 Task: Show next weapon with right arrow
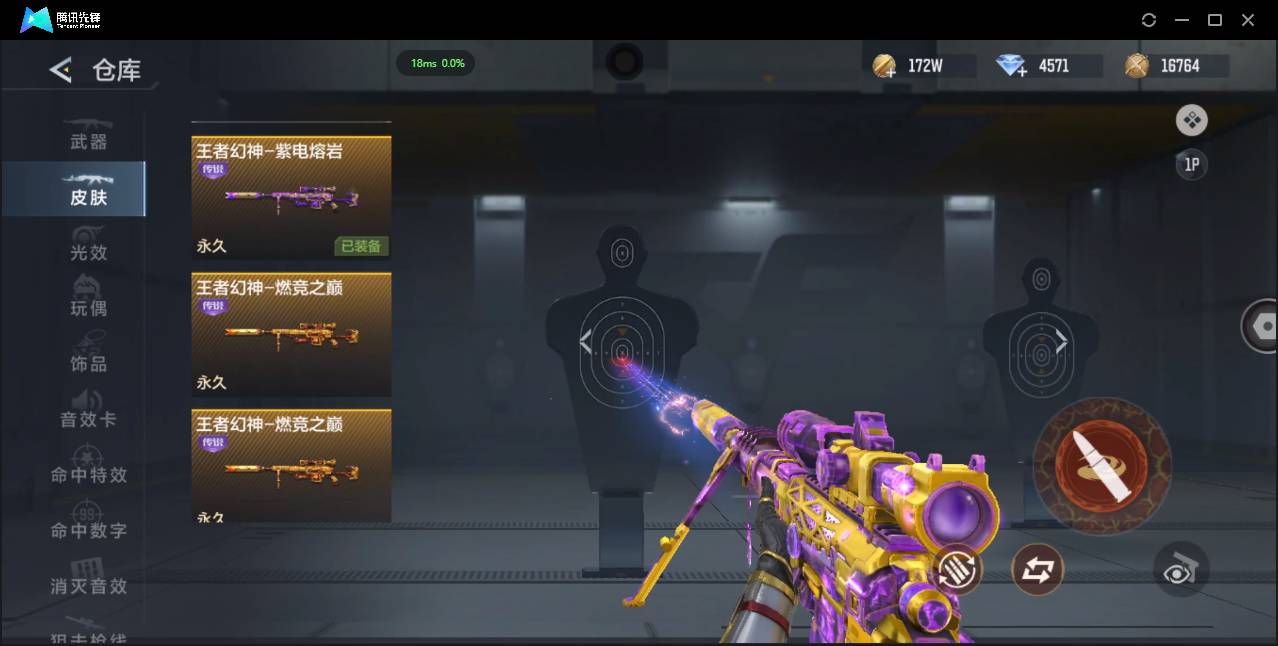pyautogui.click(x=1061, y=343)
